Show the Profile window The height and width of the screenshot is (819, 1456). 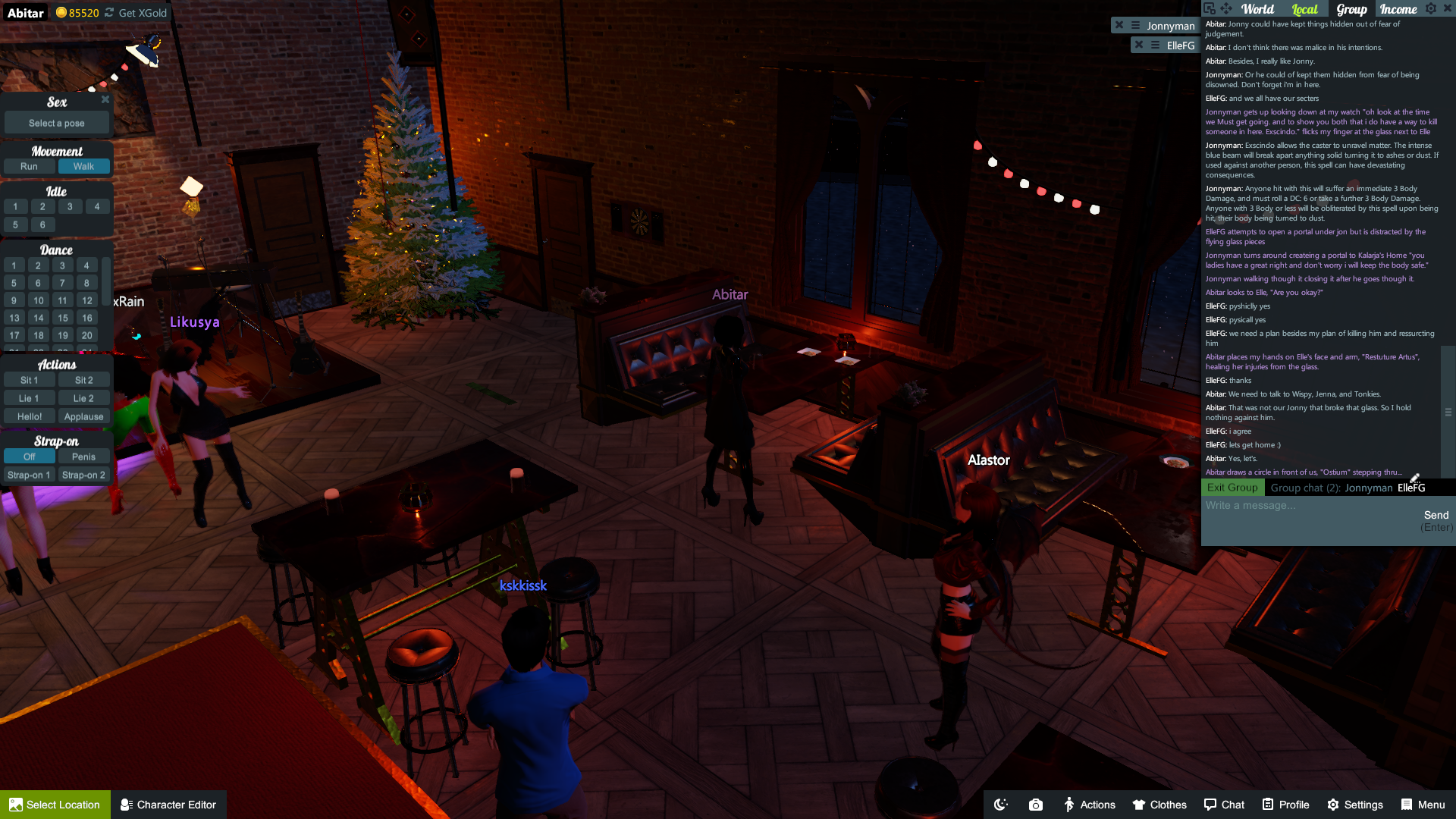(1285, 805)
